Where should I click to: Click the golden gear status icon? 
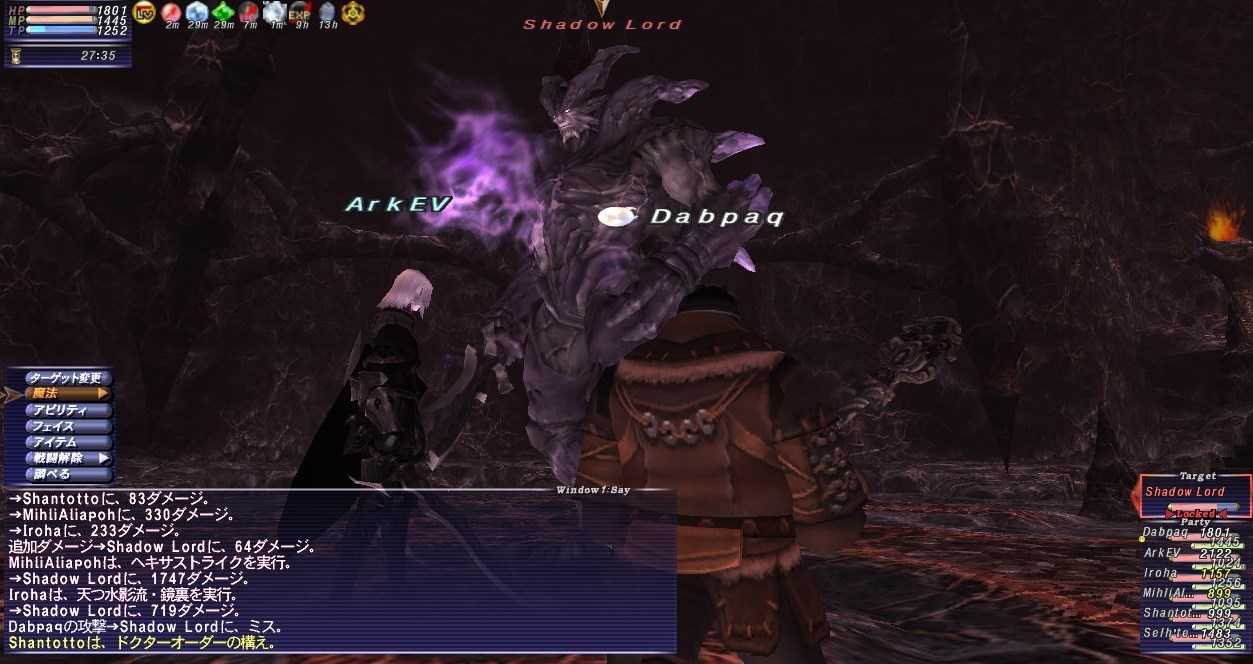click(x=353, y=13)
